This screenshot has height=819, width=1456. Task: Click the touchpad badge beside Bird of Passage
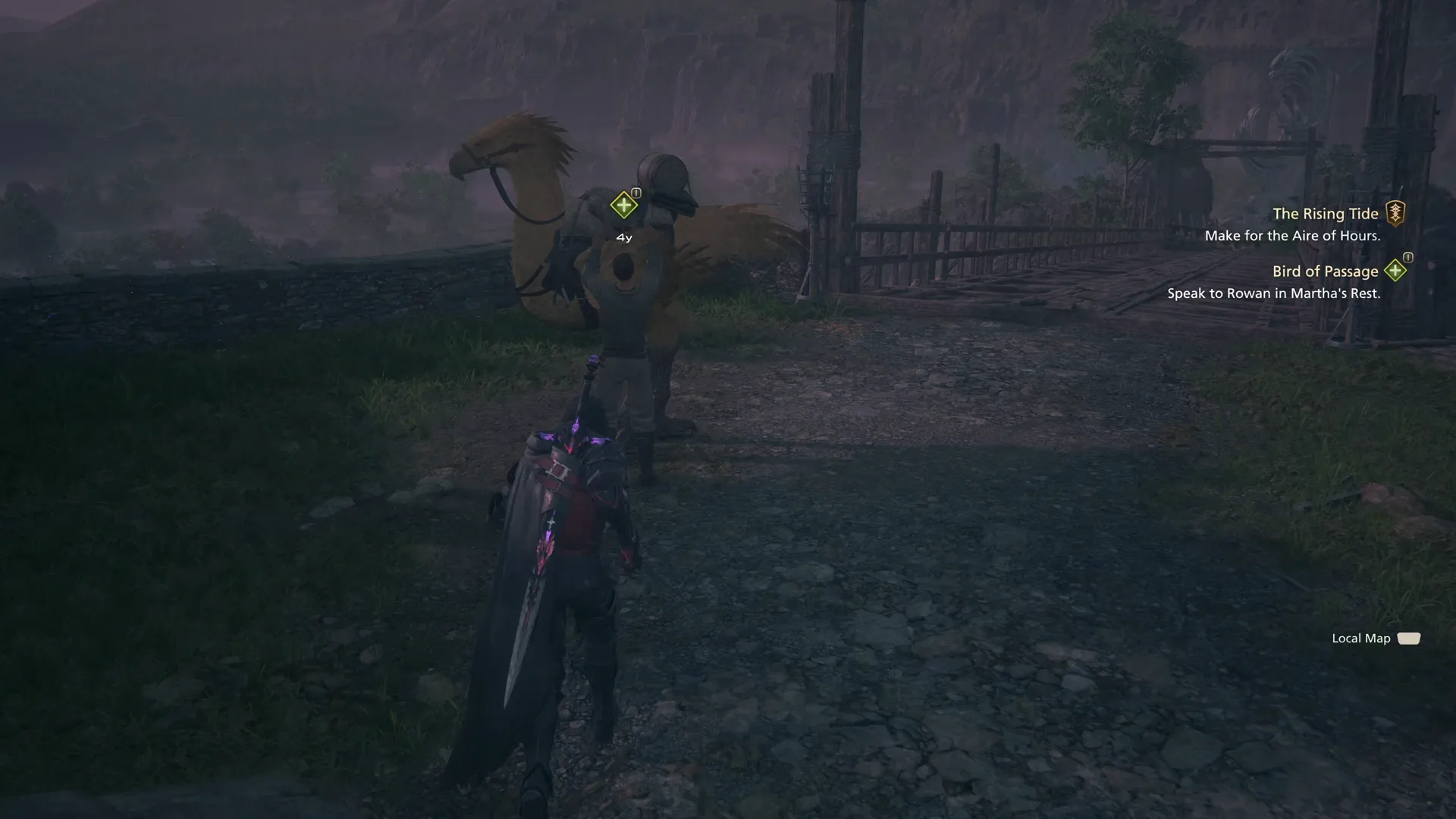[x=1408, y=257]
